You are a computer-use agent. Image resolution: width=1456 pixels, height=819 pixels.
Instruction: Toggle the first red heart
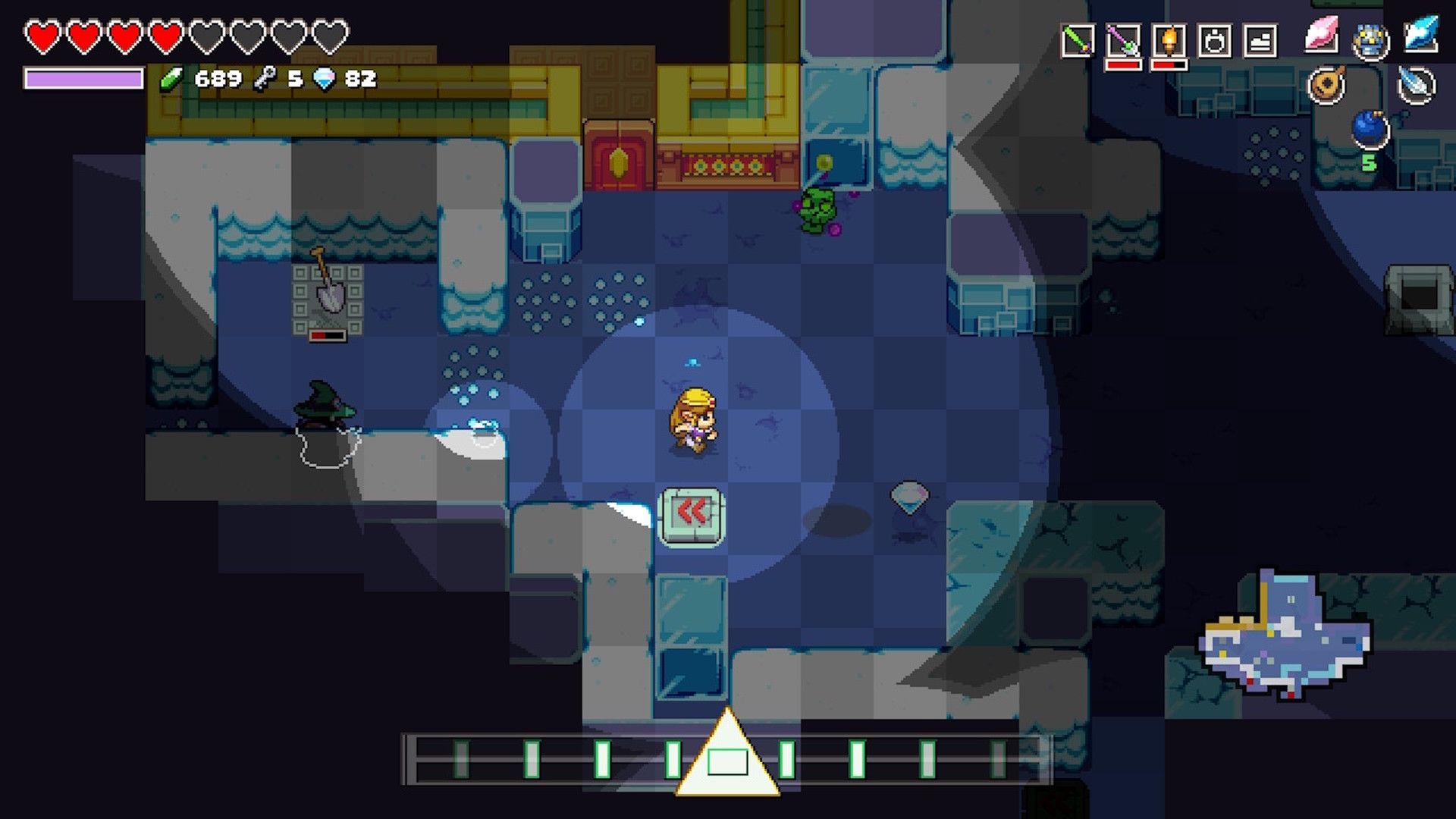(x=43, y=33)
